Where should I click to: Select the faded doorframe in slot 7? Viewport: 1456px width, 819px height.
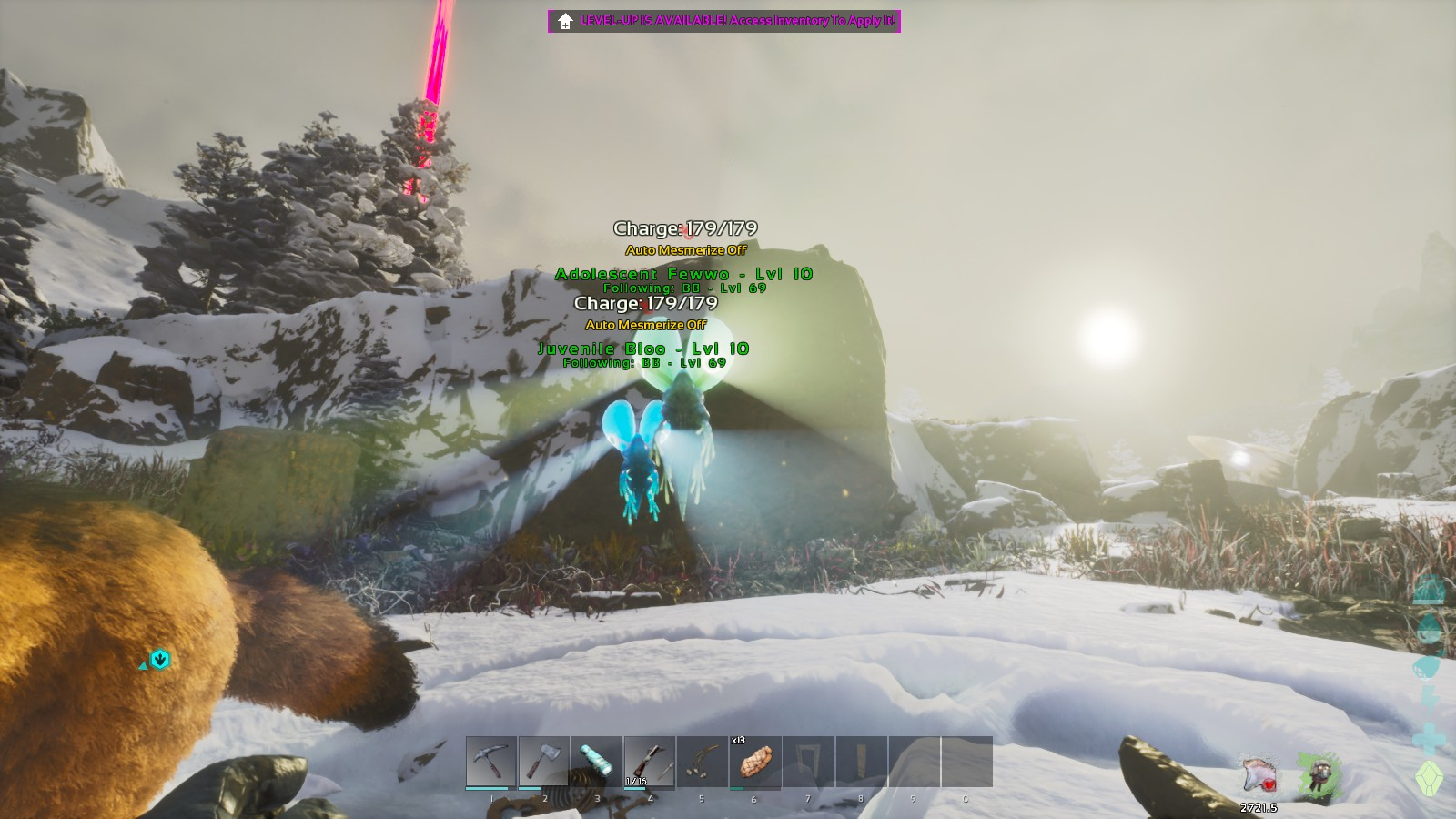[808, 762]
